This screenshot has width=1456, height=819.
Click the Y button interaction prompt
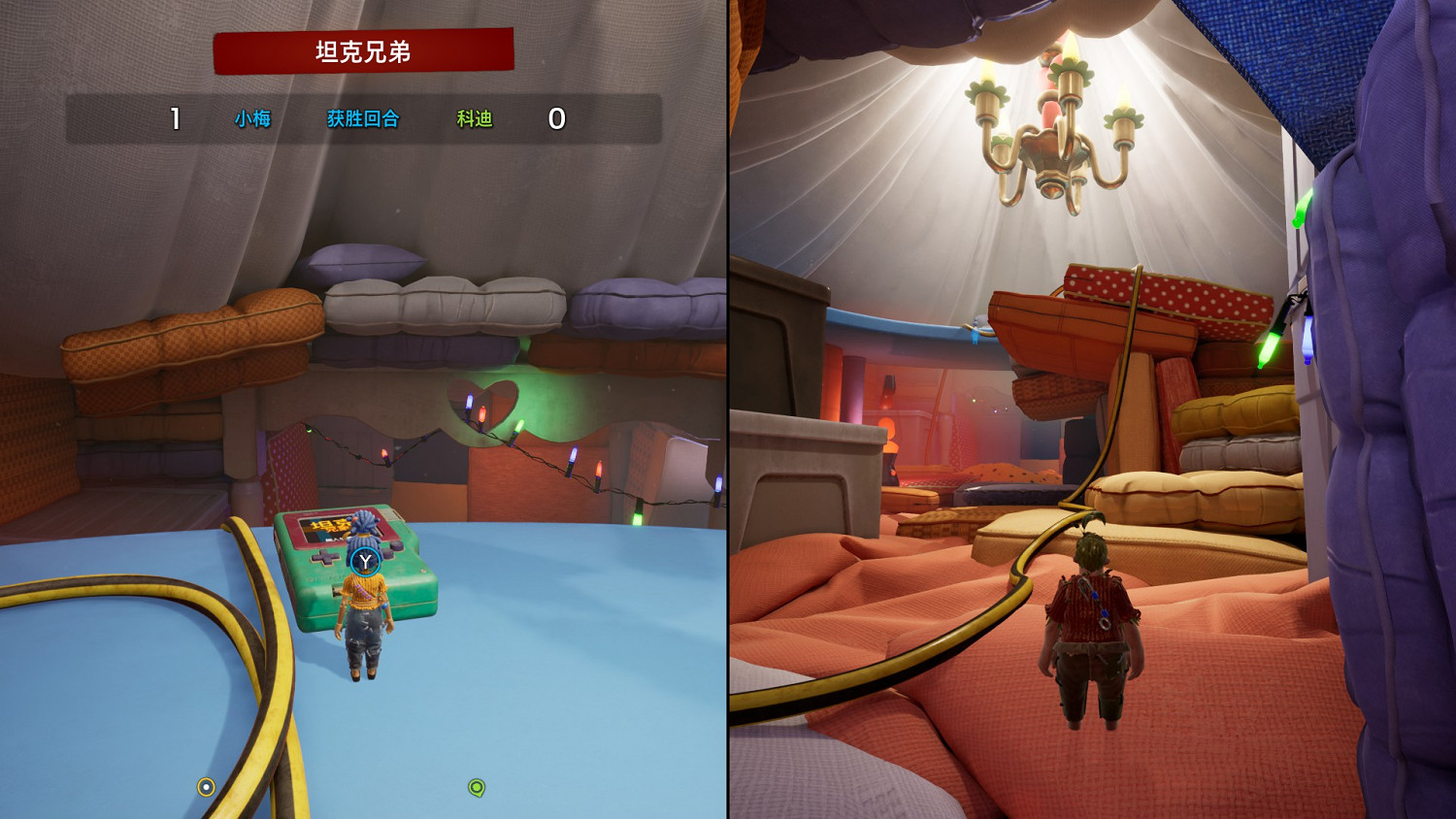coord(364,561)
